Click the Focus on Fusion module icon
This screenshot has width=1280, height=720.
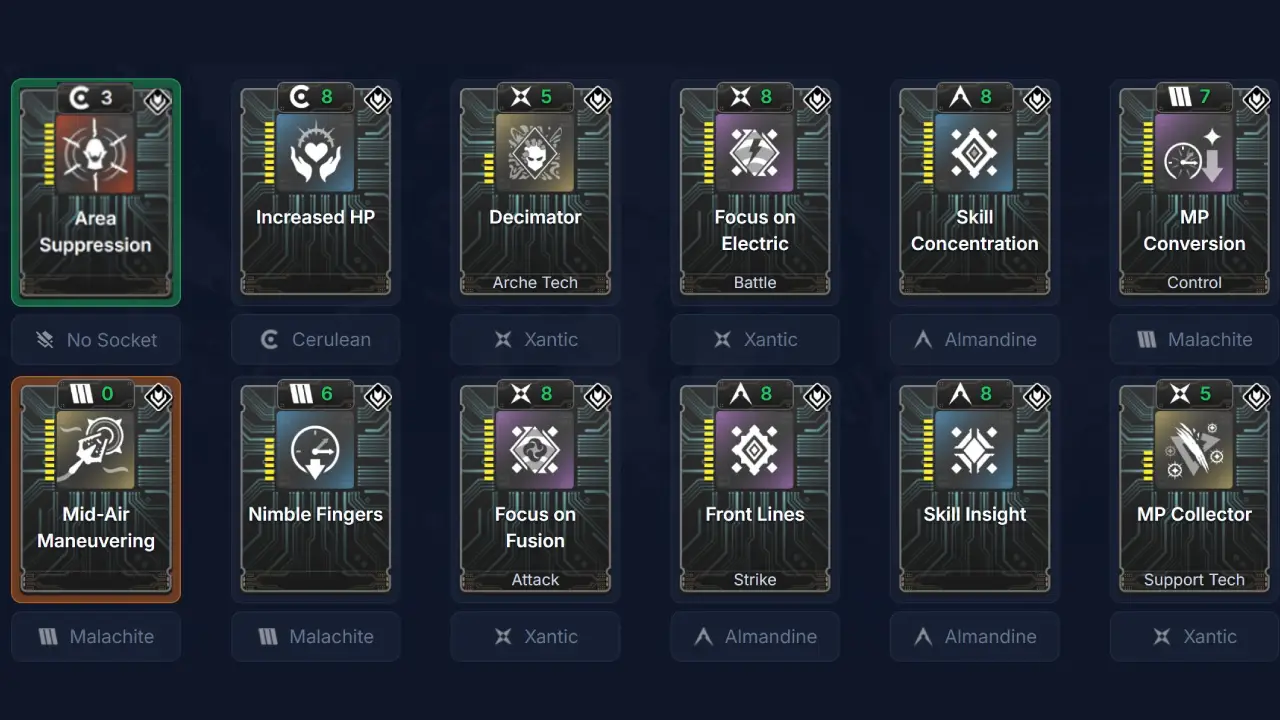coord(535,450)
